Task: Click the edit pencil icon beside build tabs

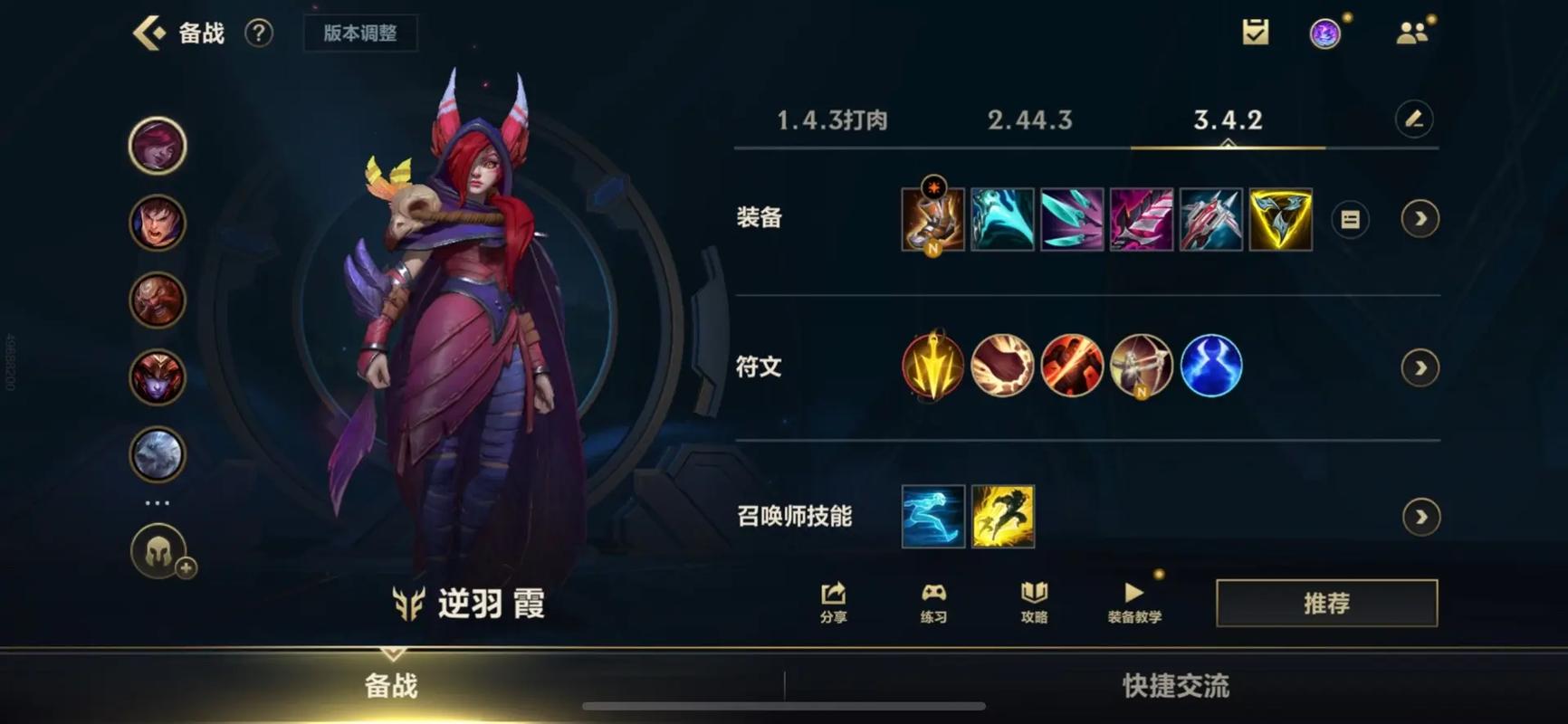Action: (x=1416, y=119)
